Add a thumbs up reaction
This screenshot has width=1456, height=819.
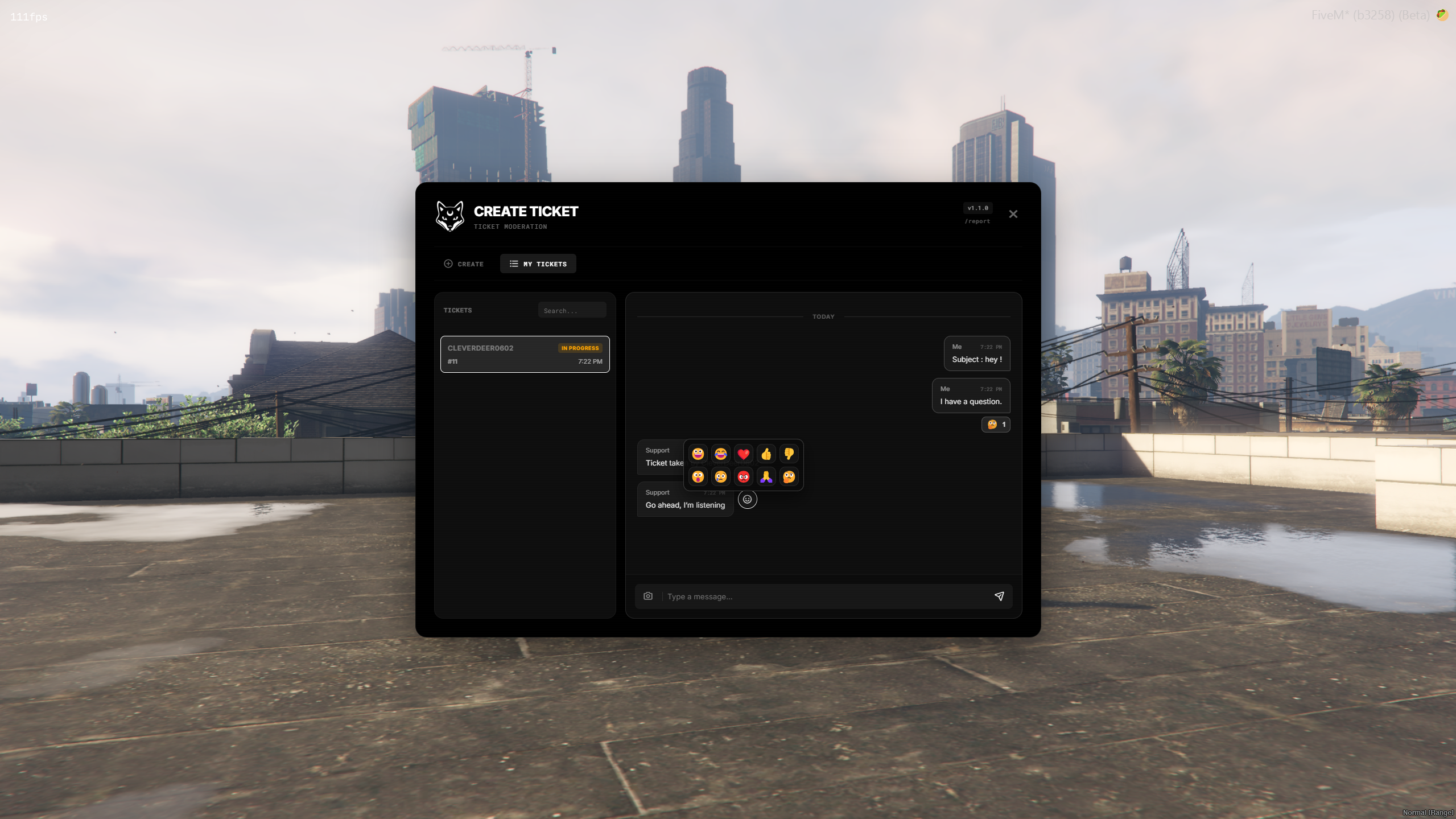click(x=766, y=454)
